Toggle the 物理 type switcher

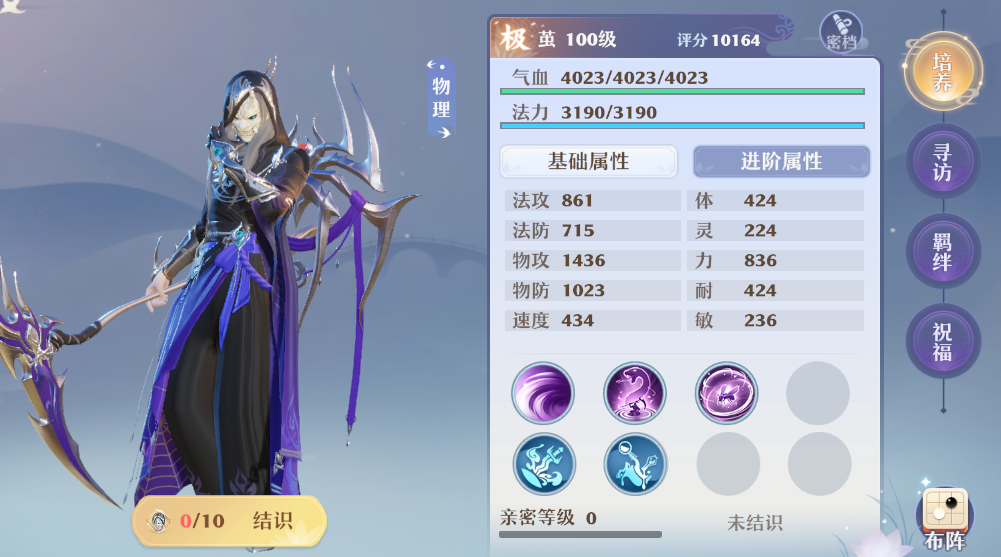441,97
